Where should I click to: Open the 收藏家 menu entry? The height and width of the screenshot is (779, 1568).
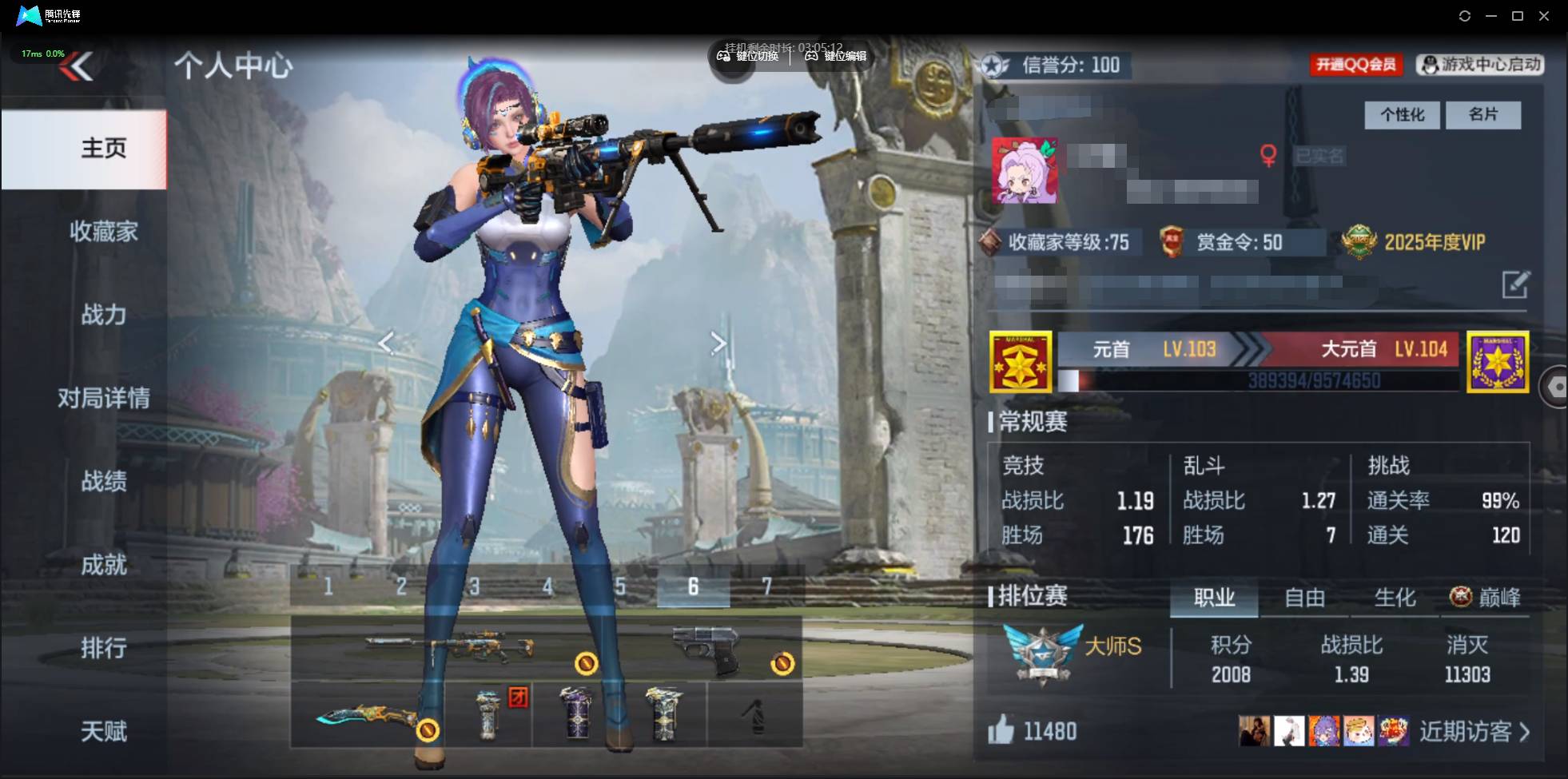[x=103, y=232]
